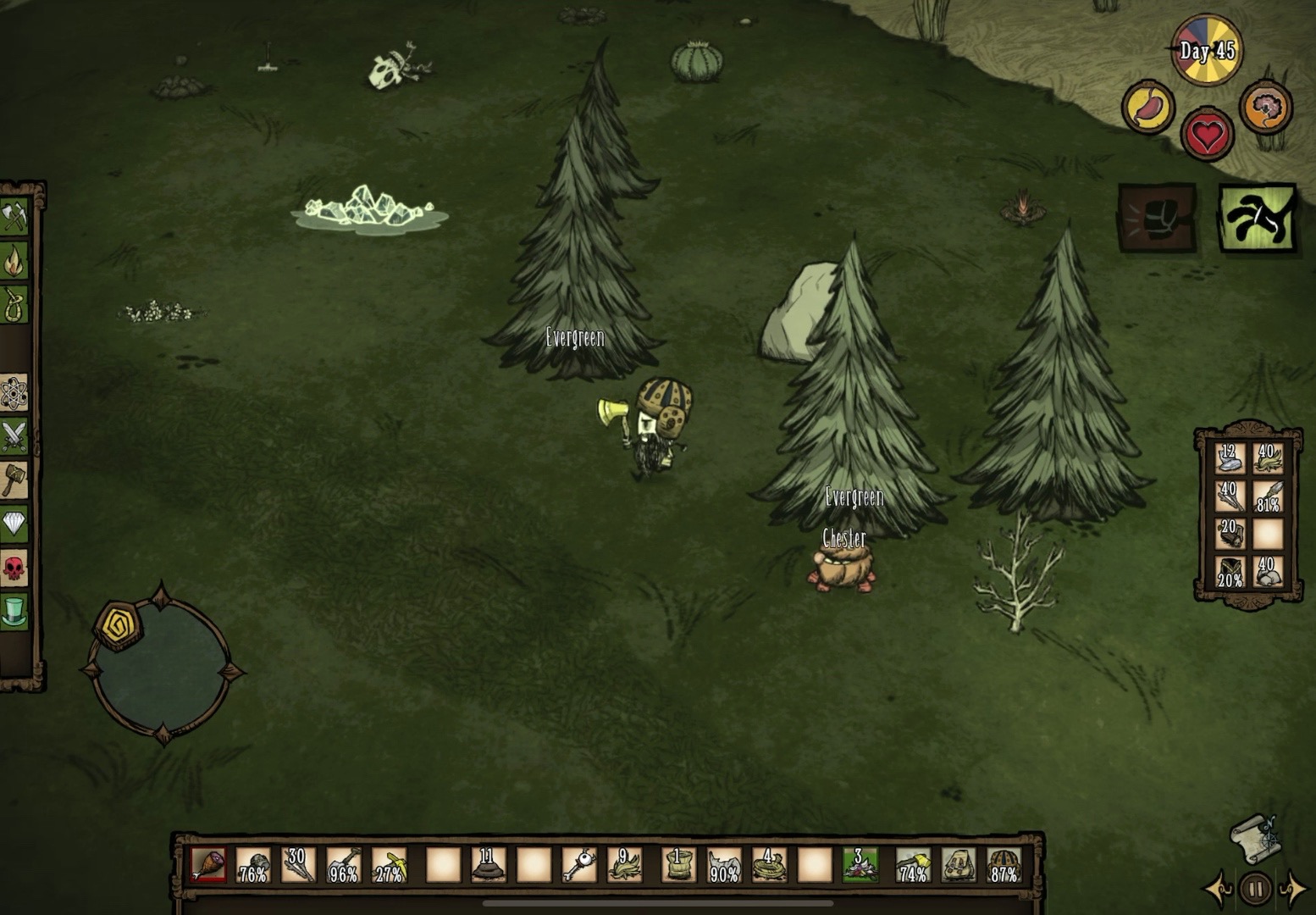Open the Structures hammer crafting tab
Viewport: 1316px width, 915px height.
point(14,480)
